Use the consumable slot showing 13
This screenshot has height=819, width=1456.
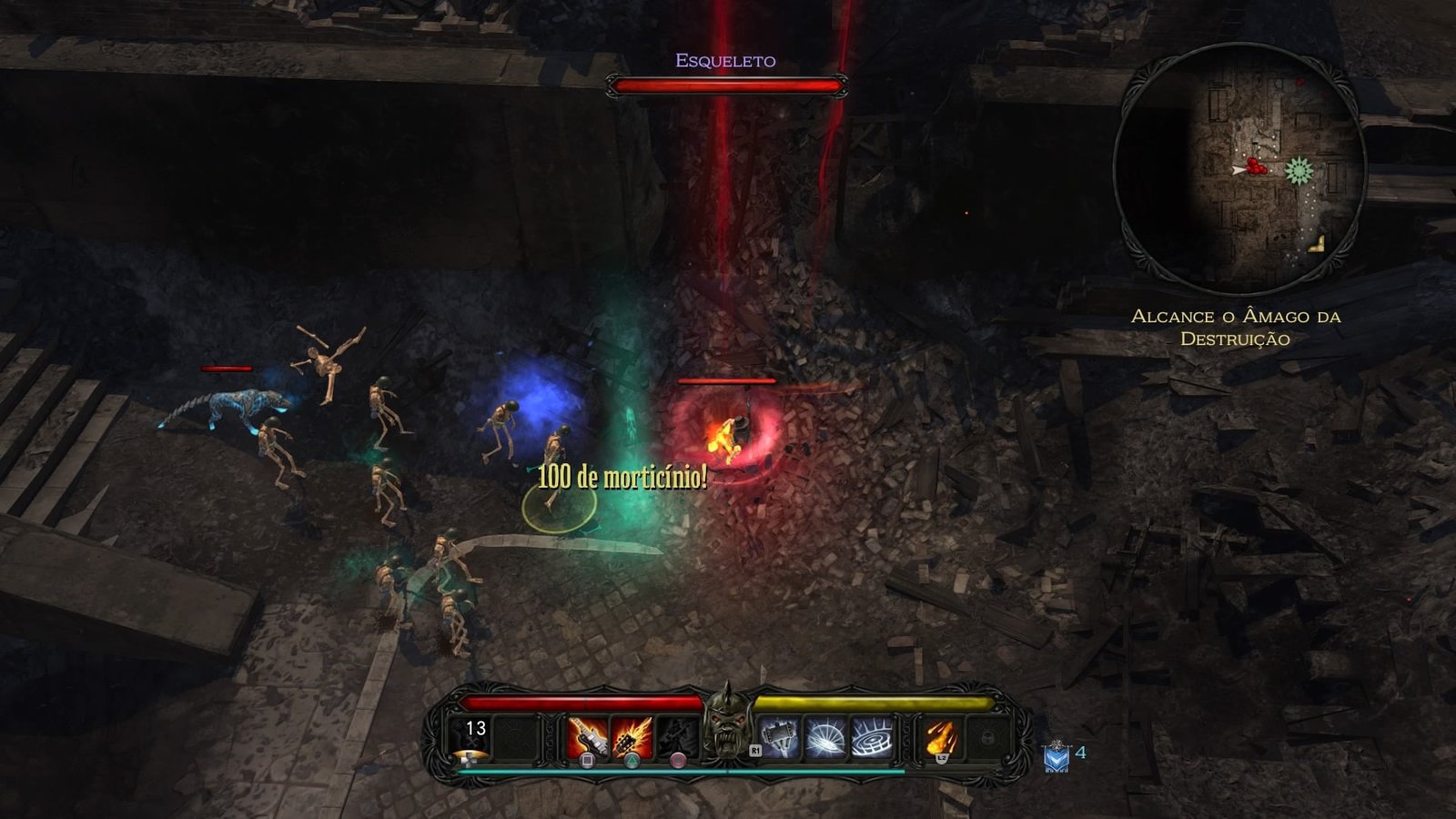tap(473, 738)
